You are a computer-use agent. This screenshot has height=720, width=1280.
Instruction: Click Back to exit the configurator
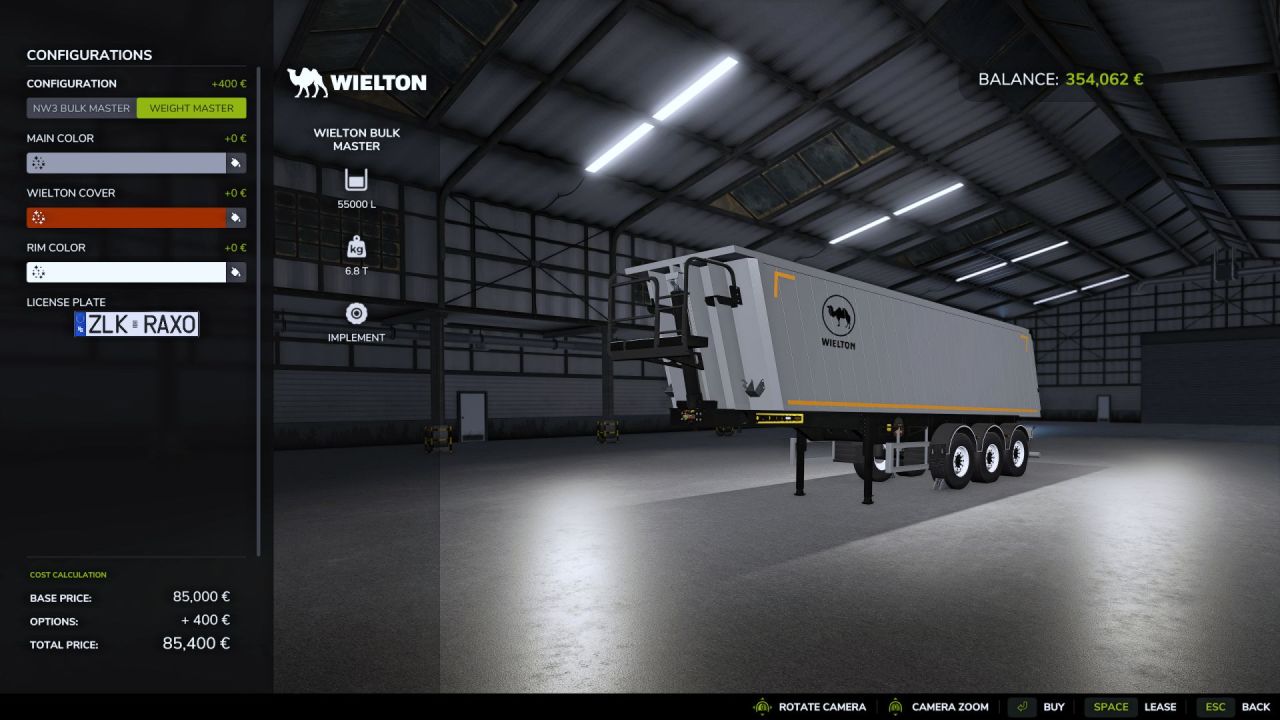(1255, 706)
